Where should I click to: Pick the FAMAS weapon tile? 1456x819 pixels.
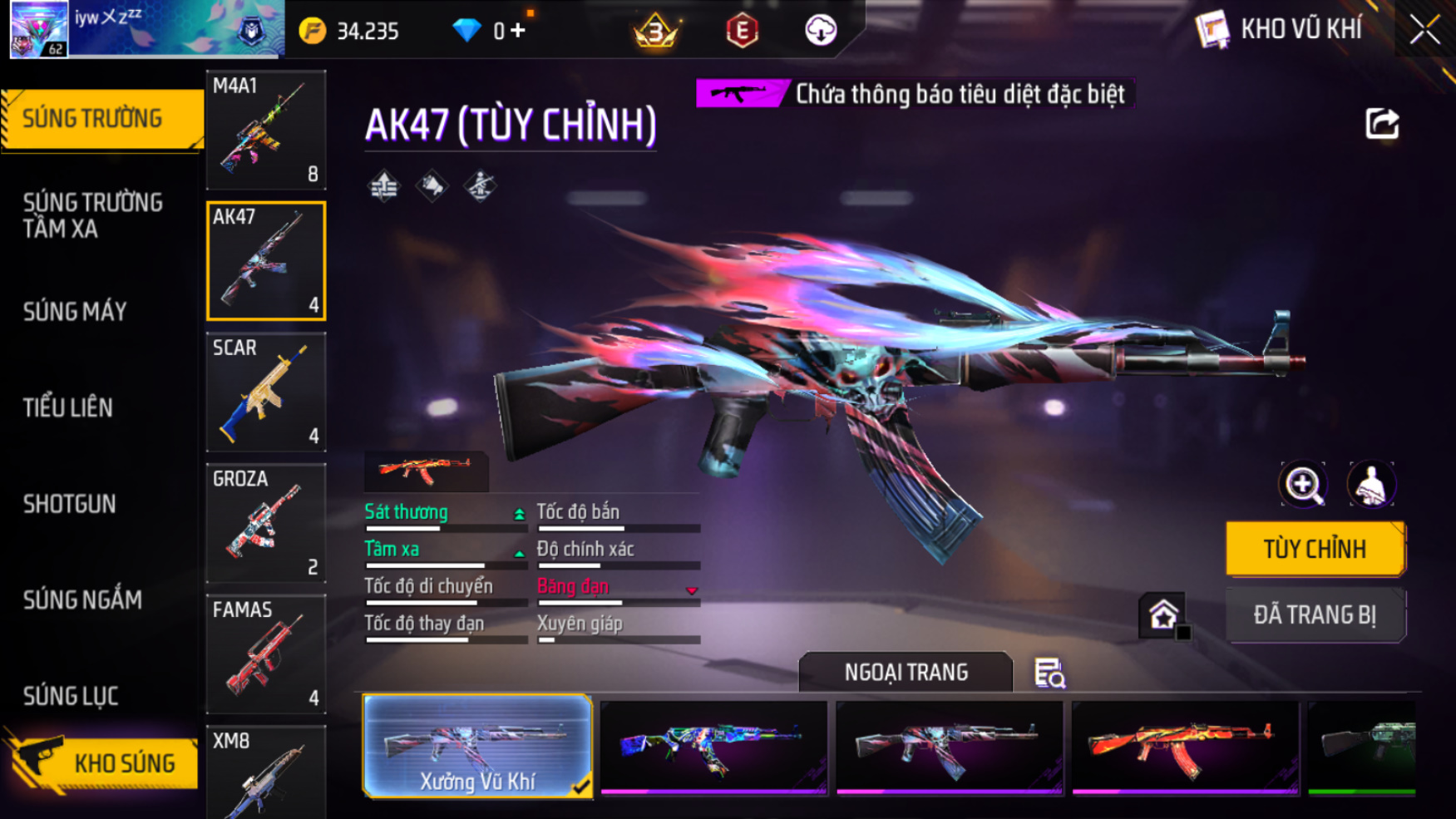point(265,654)
